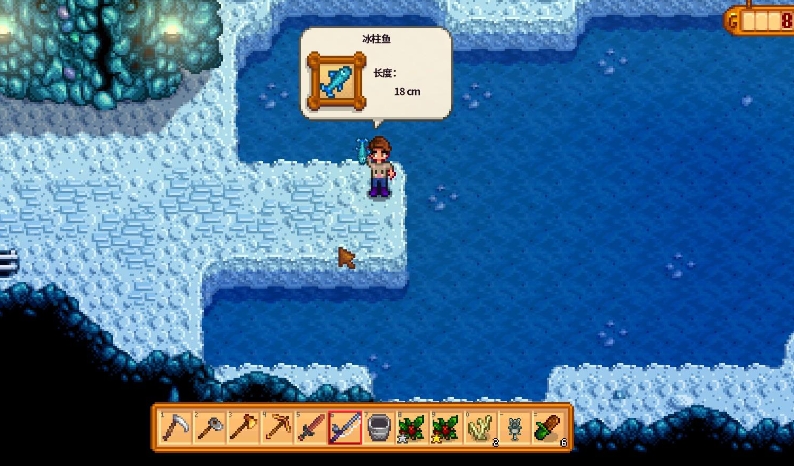
Task: Pick the green and brown item stack of six
Action: 549,428
